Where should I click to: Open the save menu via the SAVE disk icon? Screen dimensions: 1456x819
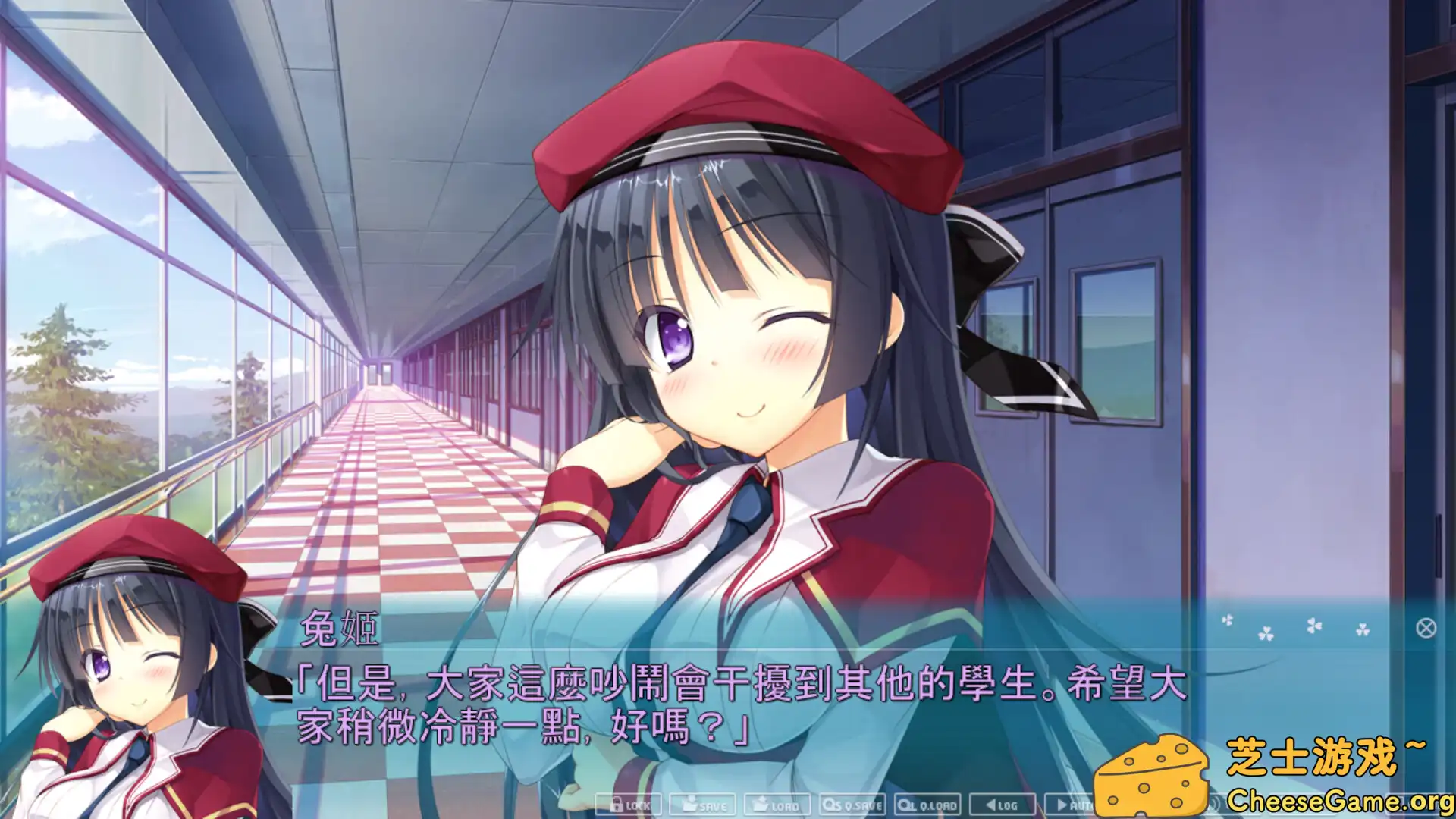coord(701,805)
